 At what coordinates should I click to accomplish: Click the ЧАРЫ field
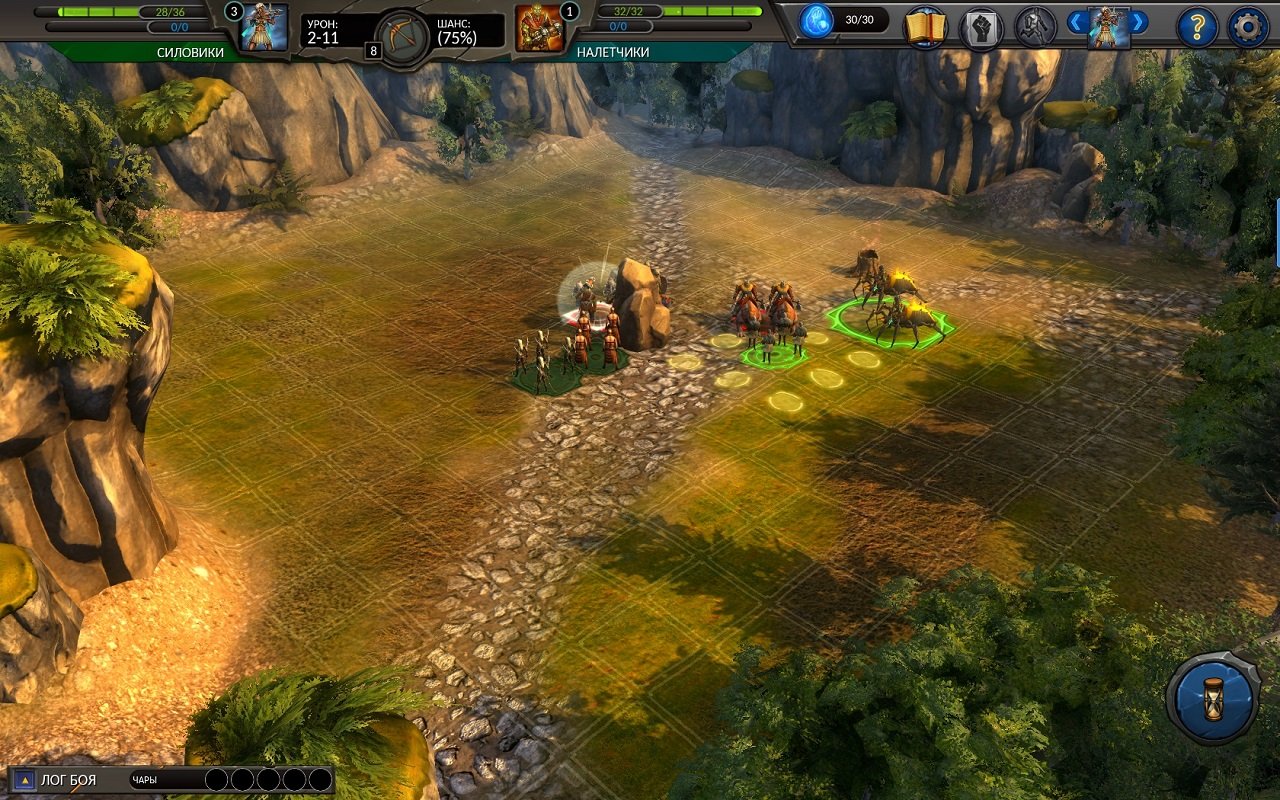(x=145, y=782)
